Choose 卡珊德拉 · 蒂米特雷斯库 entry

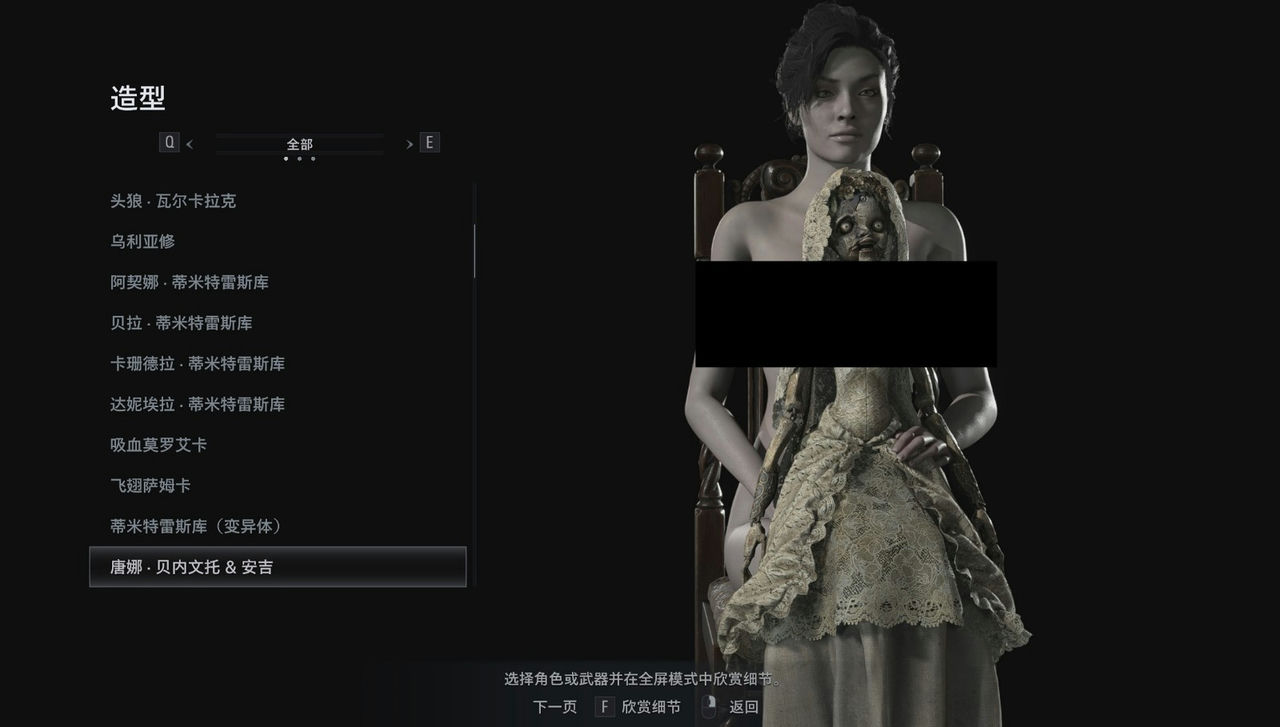pyautogui.click(x=197, y=364)
